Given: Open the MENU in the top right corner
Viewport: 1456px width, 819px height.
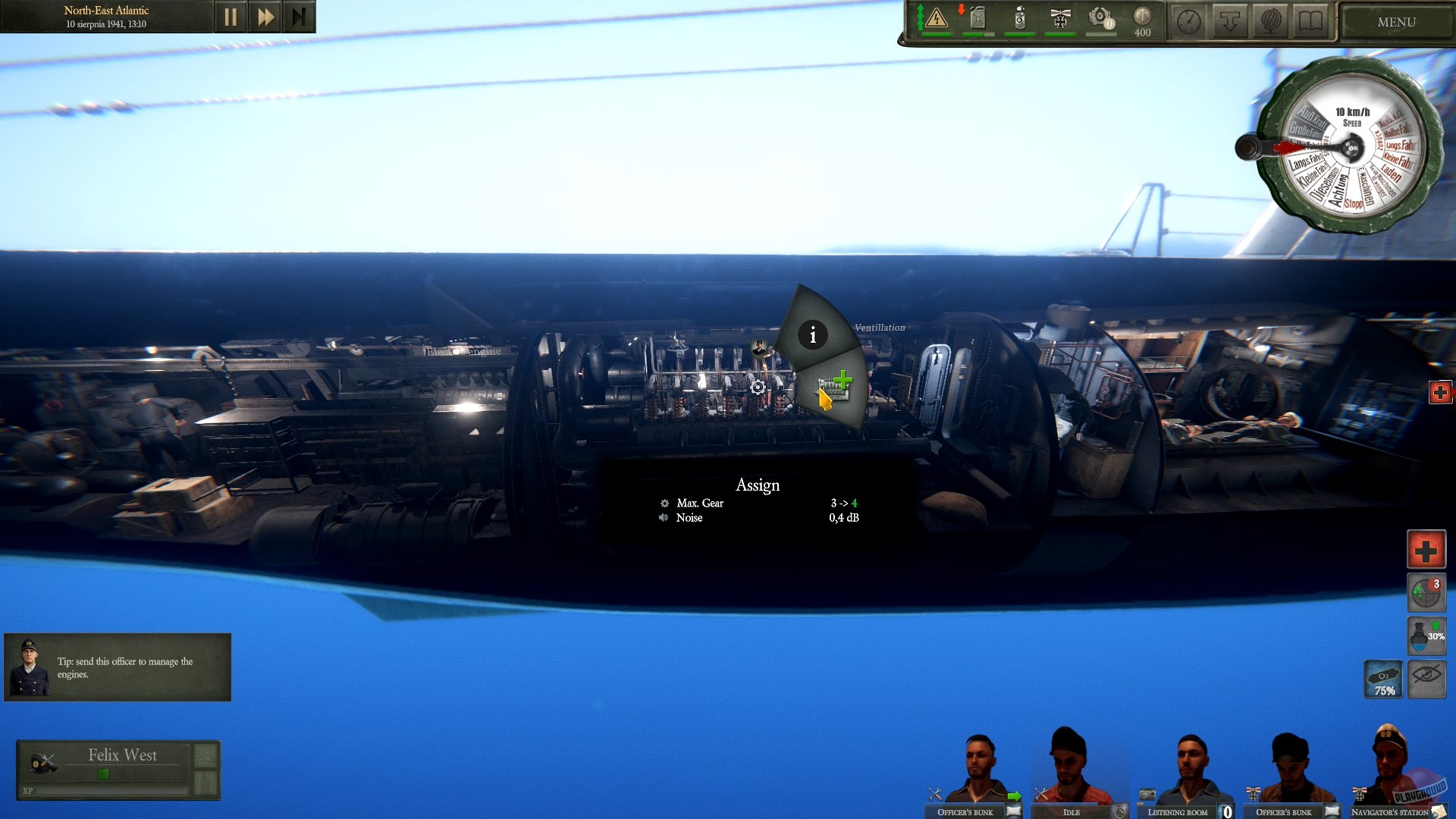Looking at the screenshot, I should coord(1395,21).
